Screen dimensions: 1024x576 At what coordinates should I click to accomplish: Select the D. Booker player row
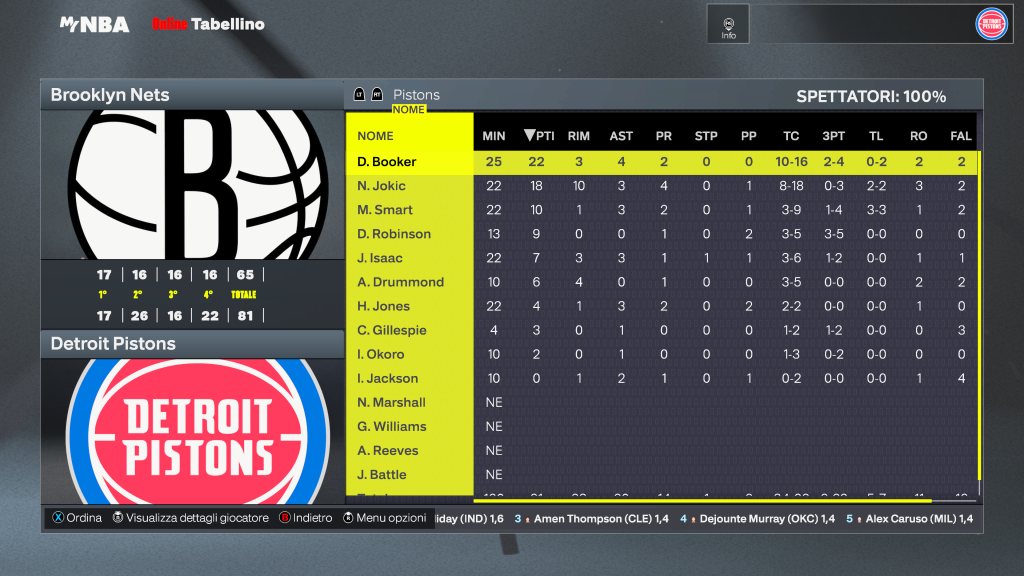point(387,162)
